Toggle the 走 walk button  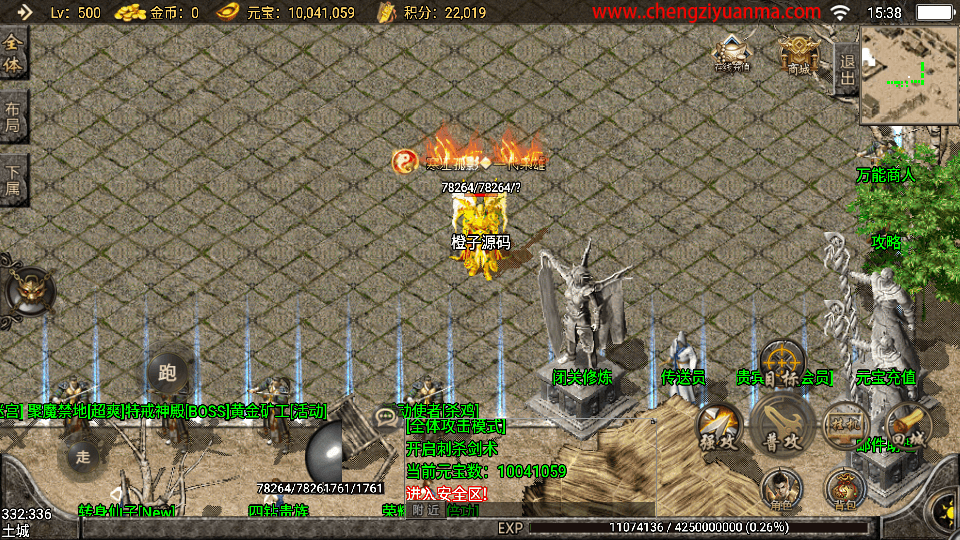click(x=83, y=456)
